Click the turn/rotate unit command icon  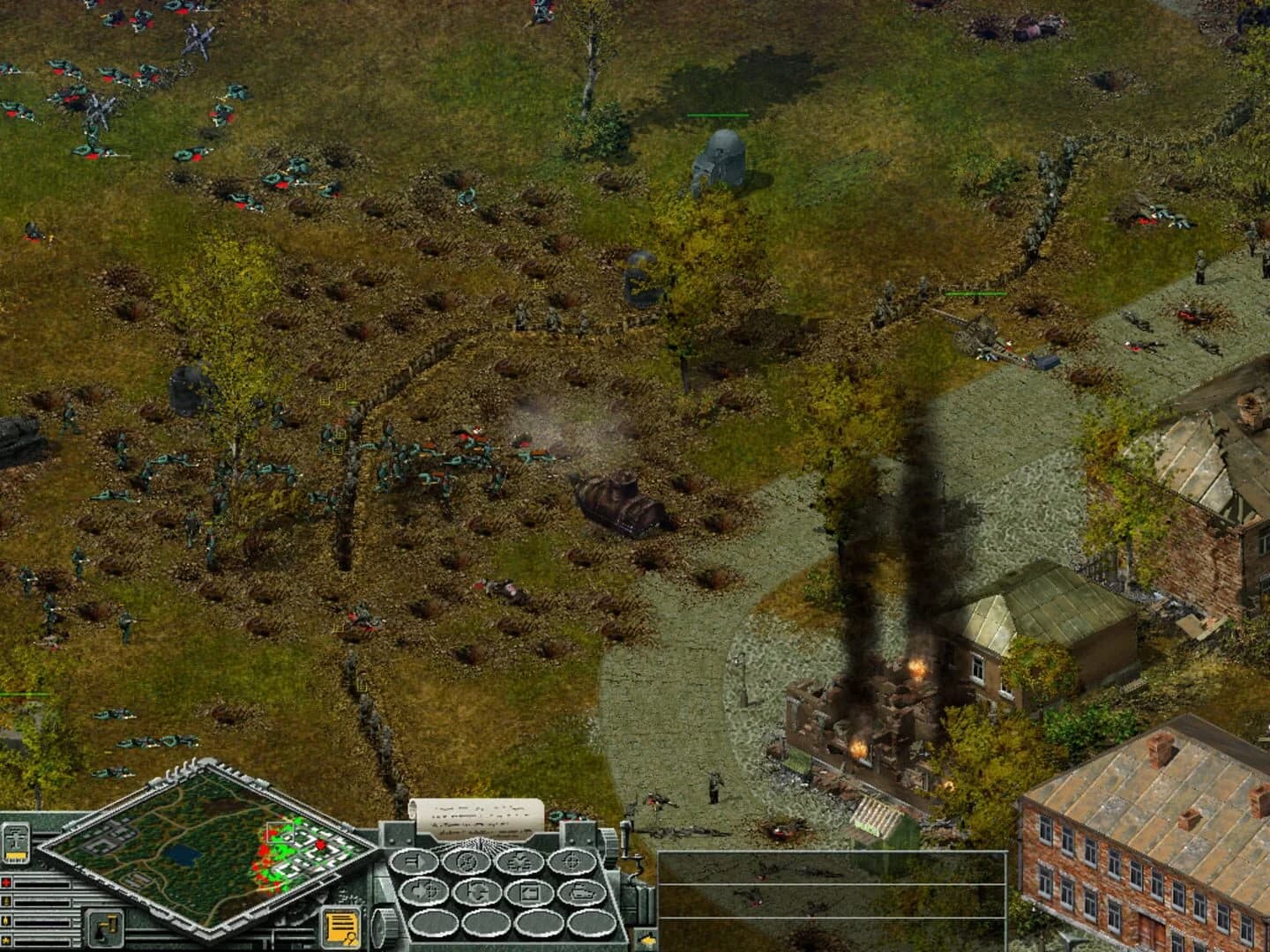pyautogui.click(x=467, y=862)
